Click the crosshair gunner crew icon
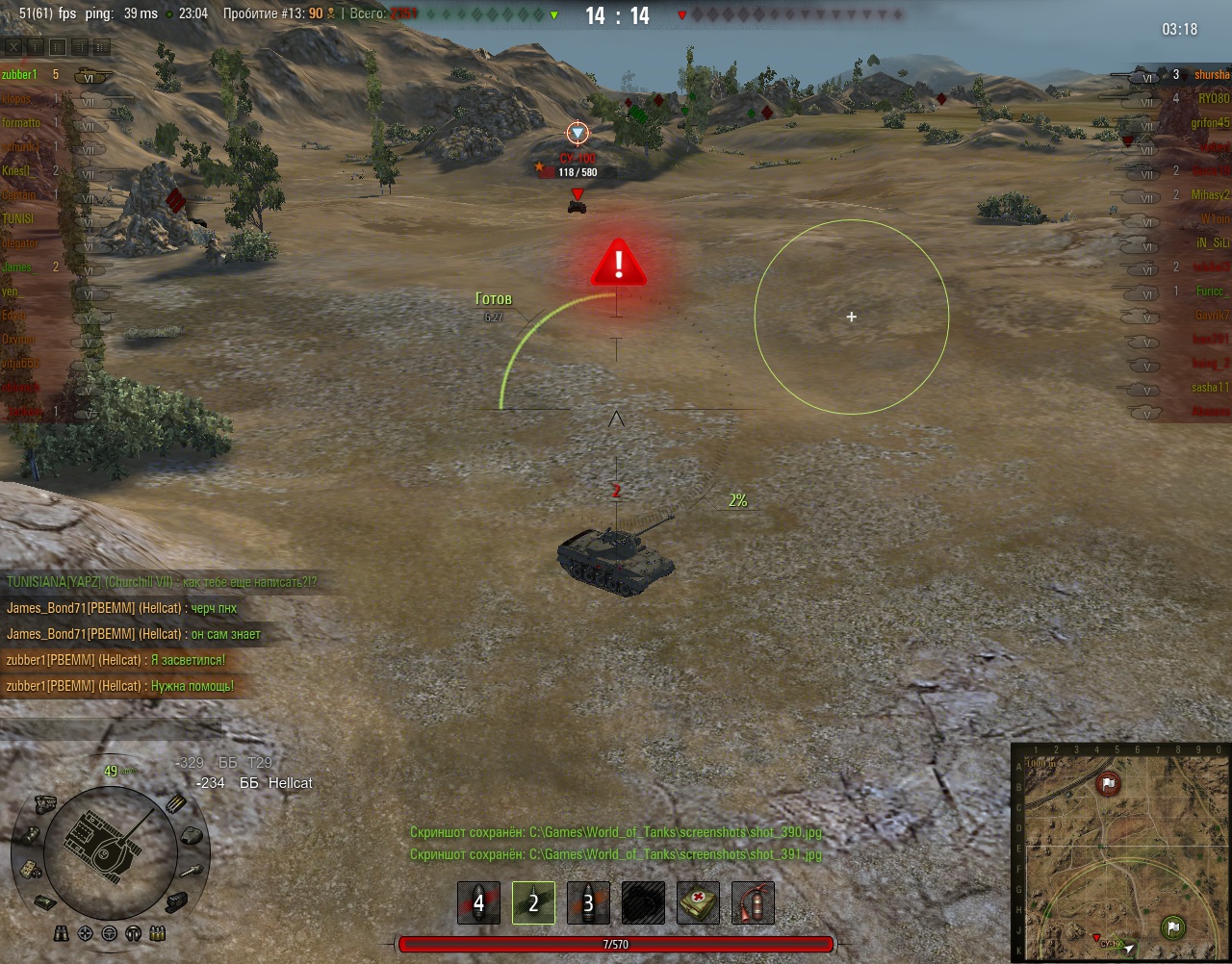This screenshot has width=1232, height=964. 86,933
